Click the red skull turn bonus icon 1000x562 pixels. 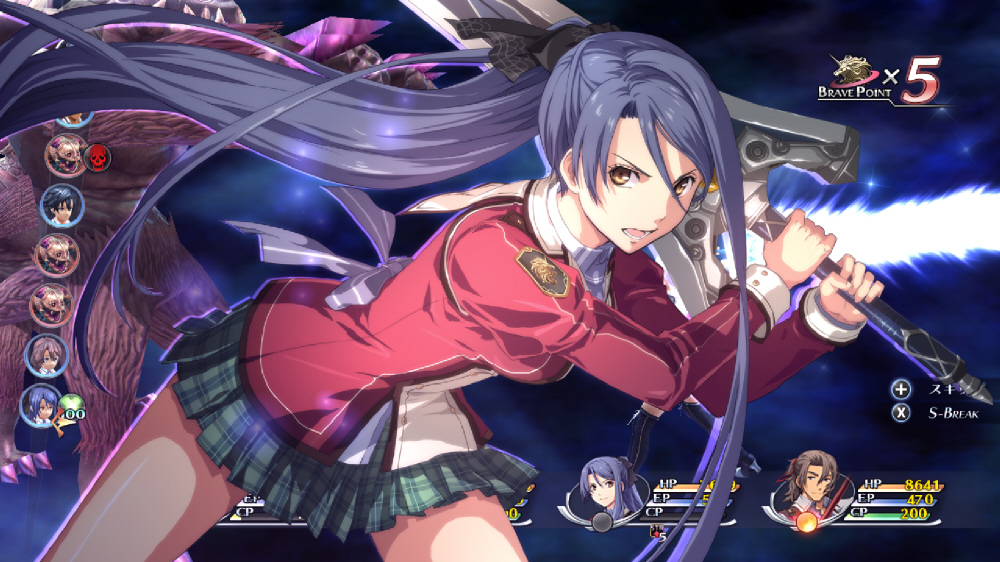coord(97,156)
